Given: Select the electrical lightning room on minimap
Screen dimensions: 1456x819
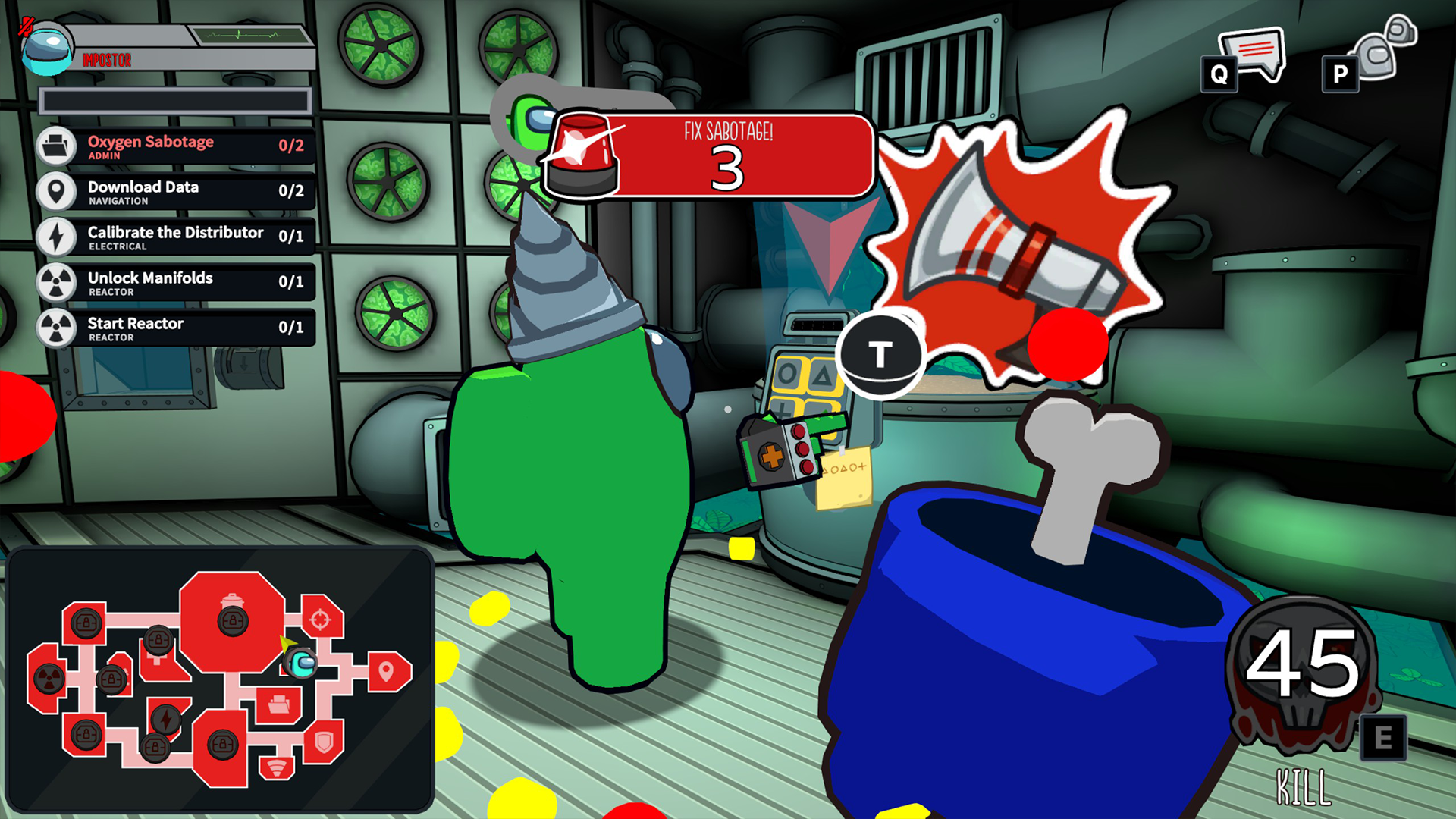Looking at the screenshot, I should pos(165,718).
